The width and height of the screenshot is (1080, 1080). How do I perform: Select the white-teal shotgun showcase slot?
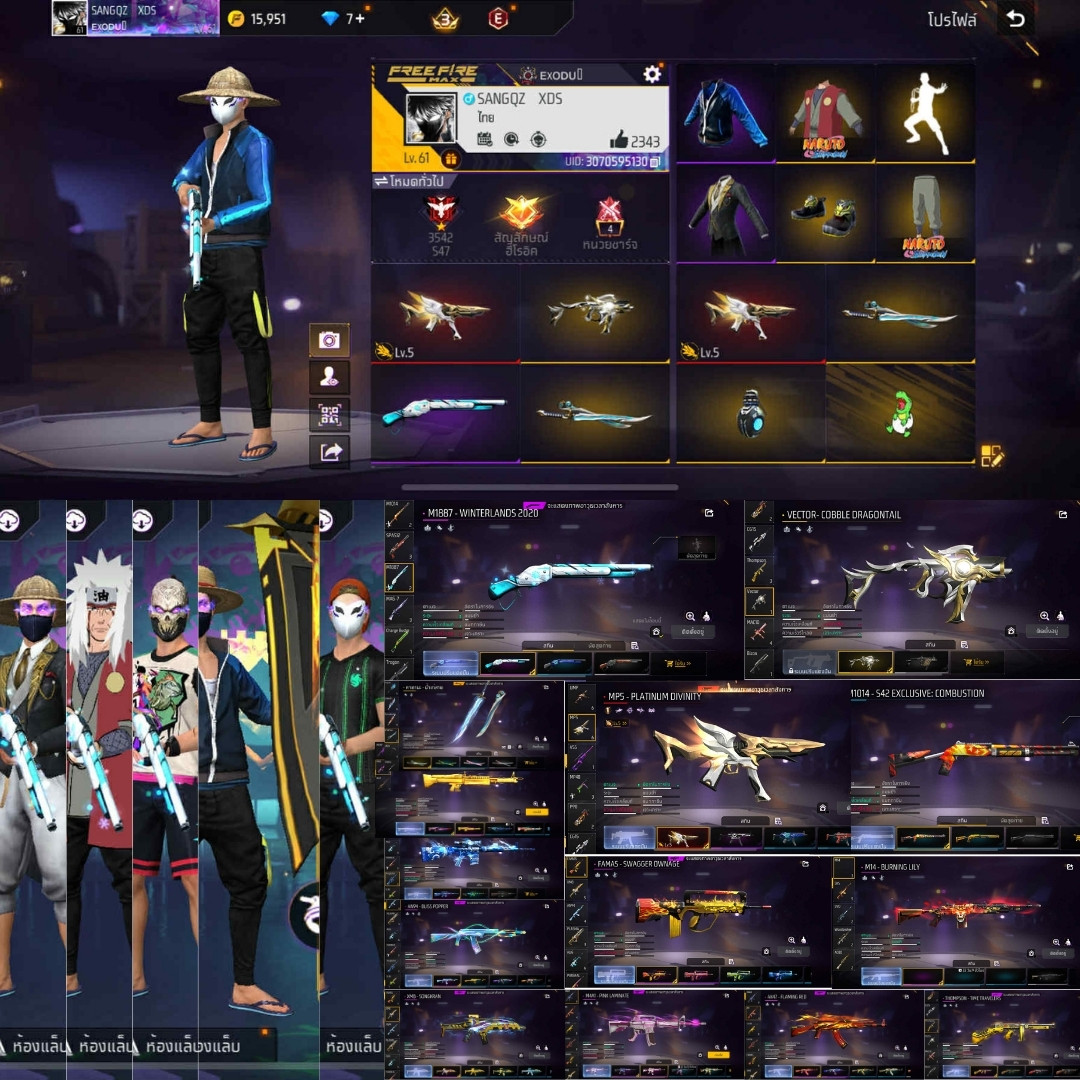coord(445,412)
